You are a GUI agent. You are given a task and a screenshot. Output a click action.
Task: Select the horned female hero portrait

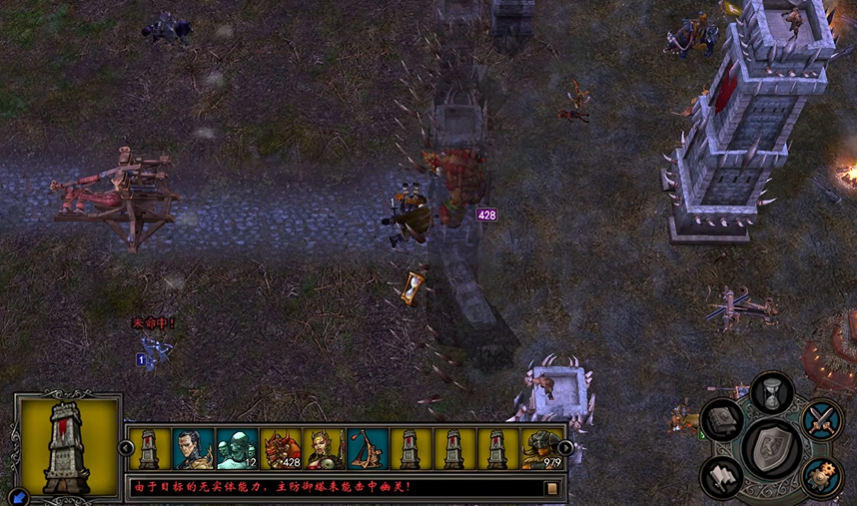coord(324,449)
